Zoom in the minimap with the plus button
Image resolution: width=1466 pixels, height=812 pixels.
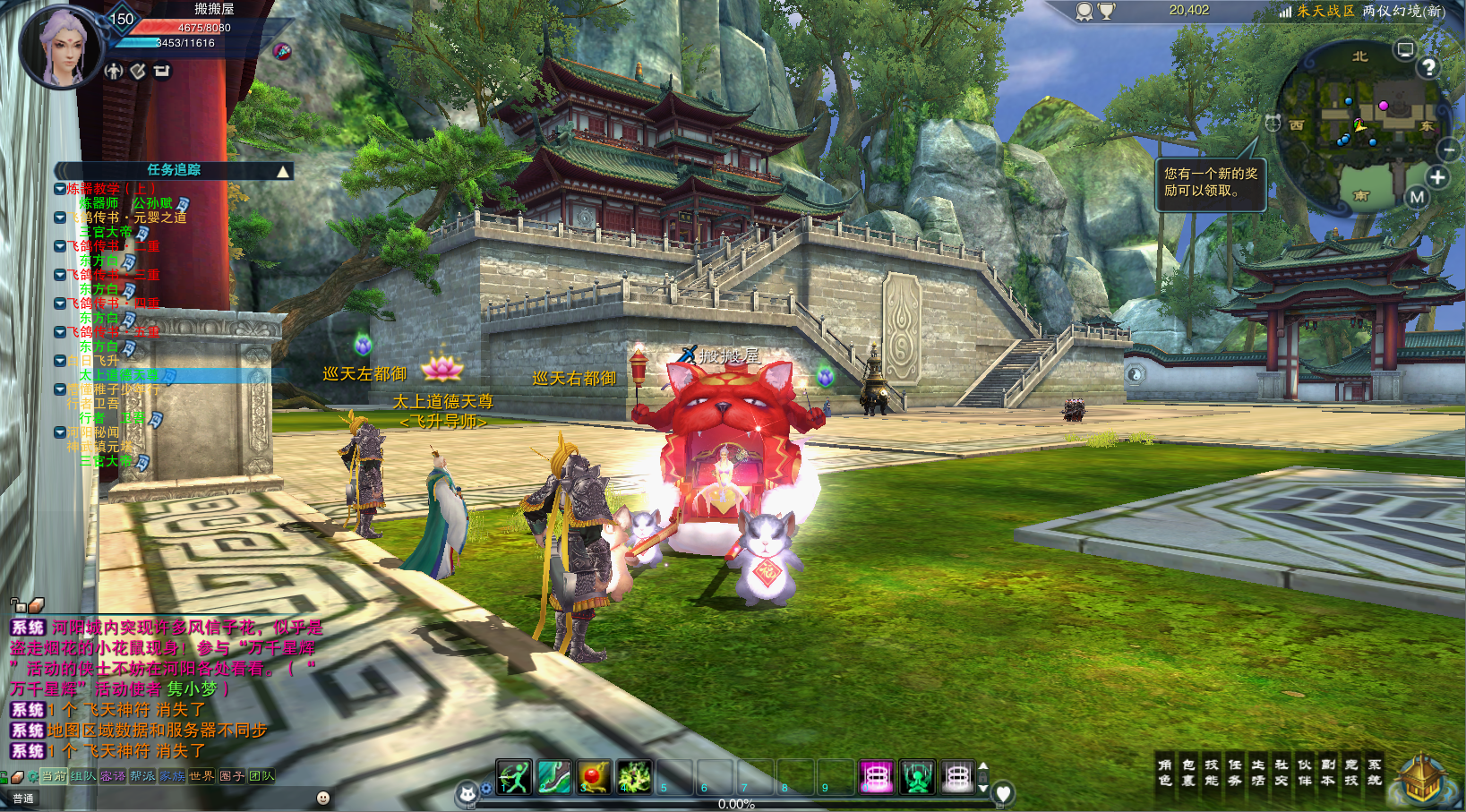pyautogui.click(x=1437, y=177)
